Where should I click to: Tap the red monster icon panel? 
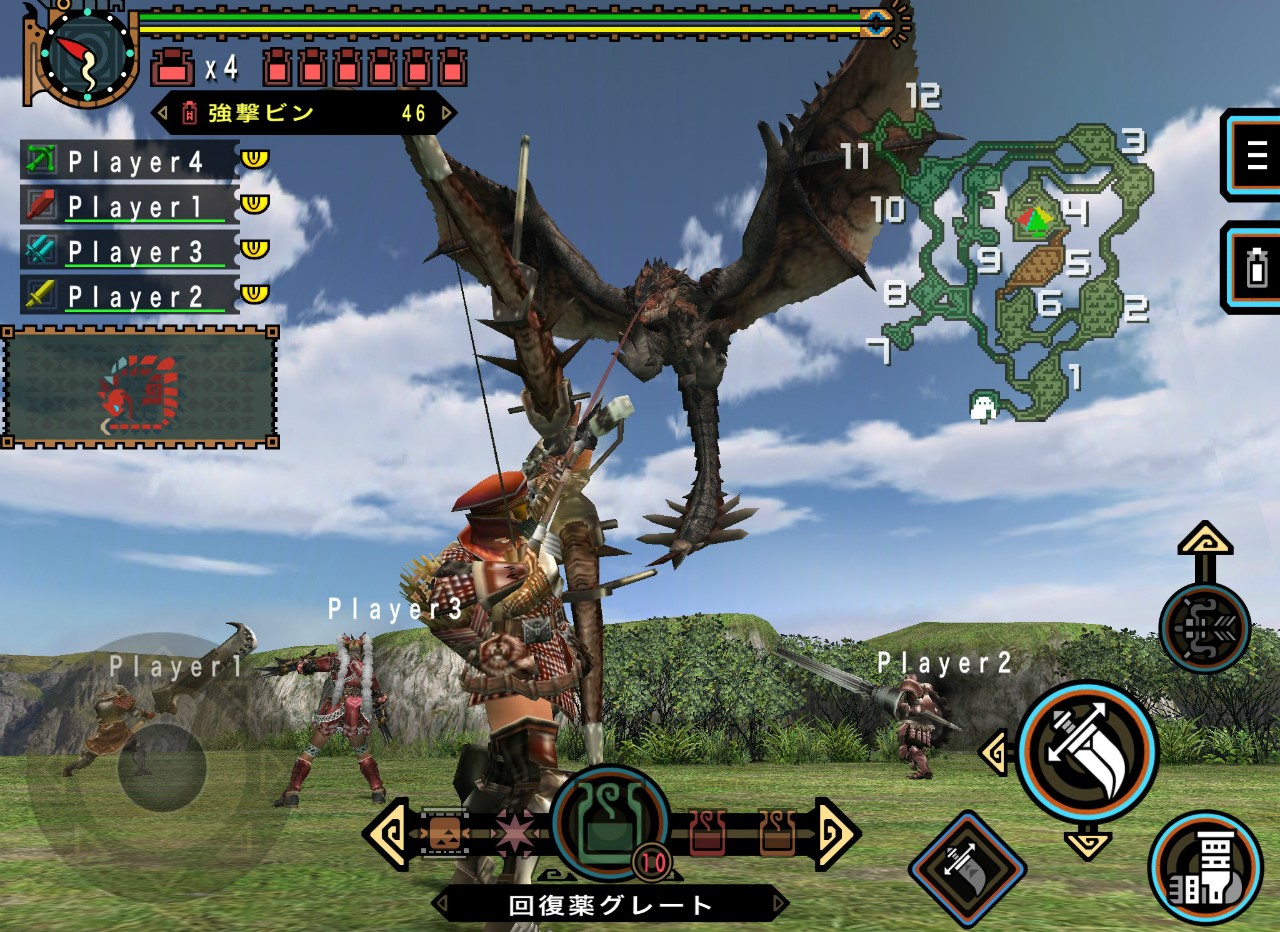click(x=140, y=386)
